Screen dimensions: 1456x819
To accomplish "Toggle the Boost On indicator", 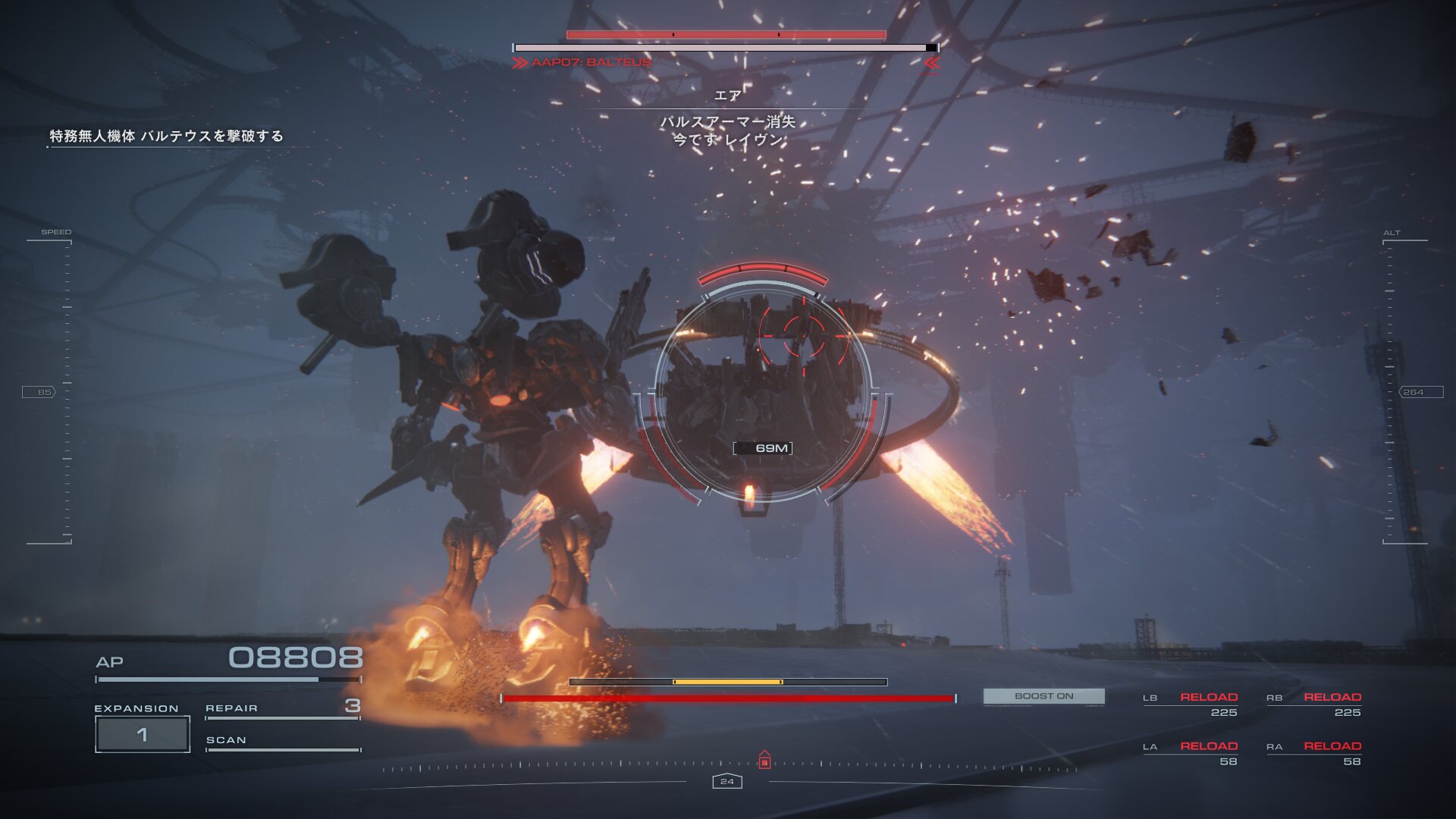I will coord(1043,696).
